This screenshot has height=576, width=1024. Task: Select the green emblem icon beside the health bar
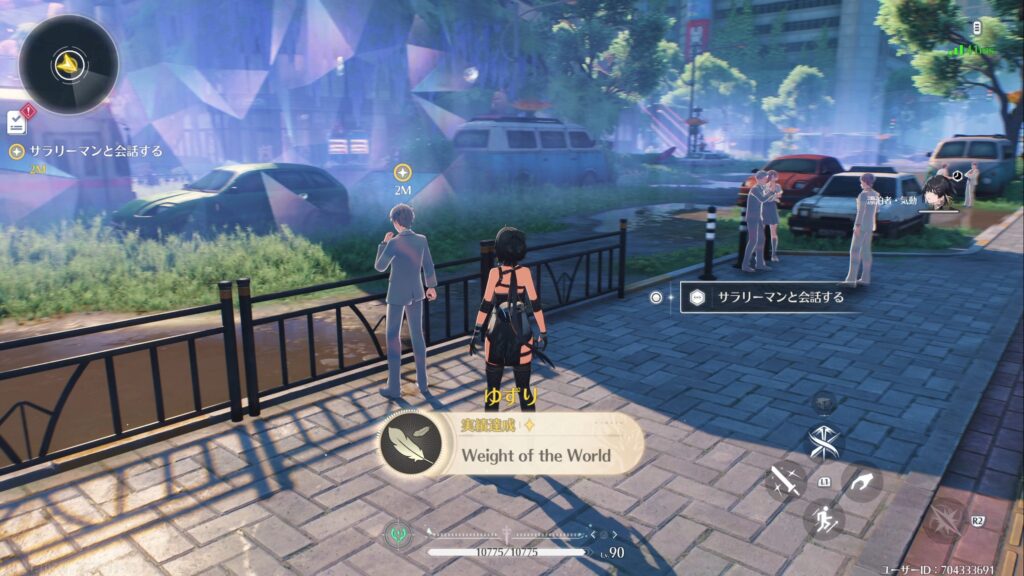(396, 533)
